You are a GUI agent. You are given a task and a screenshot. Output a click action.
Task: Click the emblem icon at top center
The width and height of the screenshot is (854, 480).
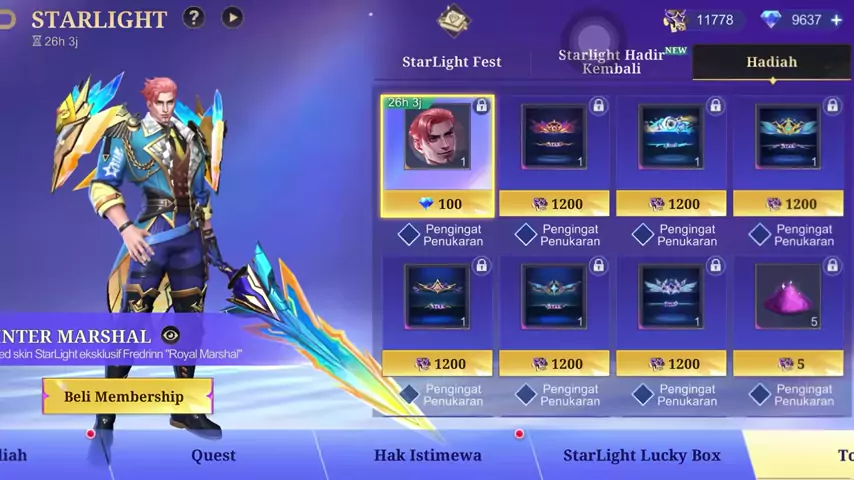click(453, 19)
